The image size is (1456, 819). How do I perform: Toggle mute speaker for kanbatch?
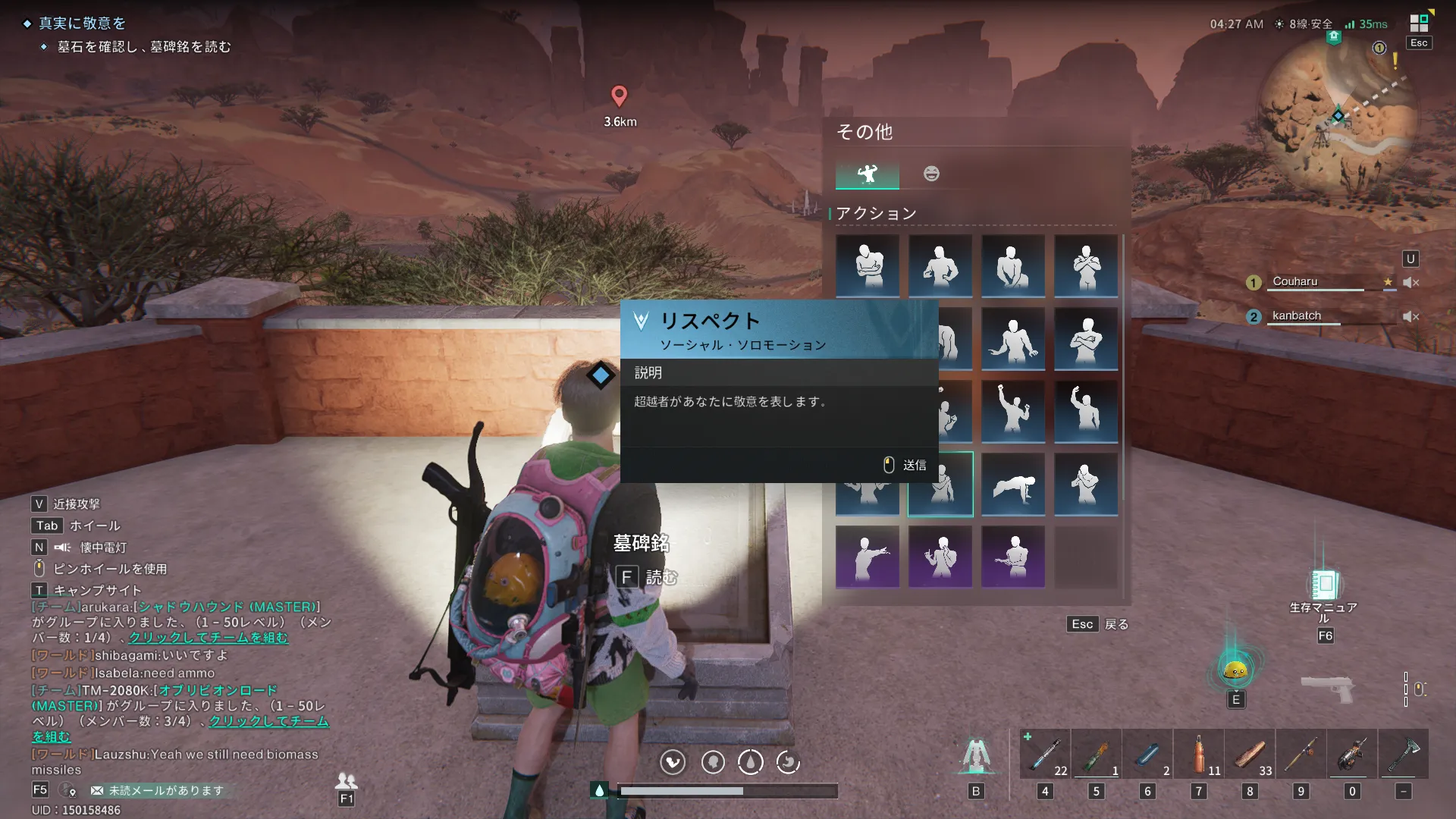1410,316
